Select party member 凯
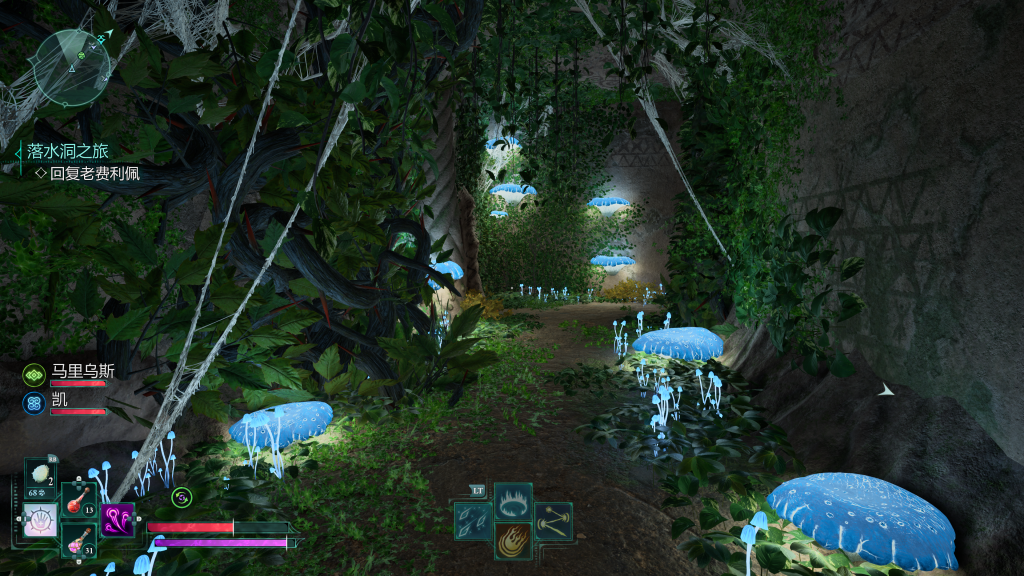Image resolution: width=1024 pixels, height=576 pixels. [60, 399]
